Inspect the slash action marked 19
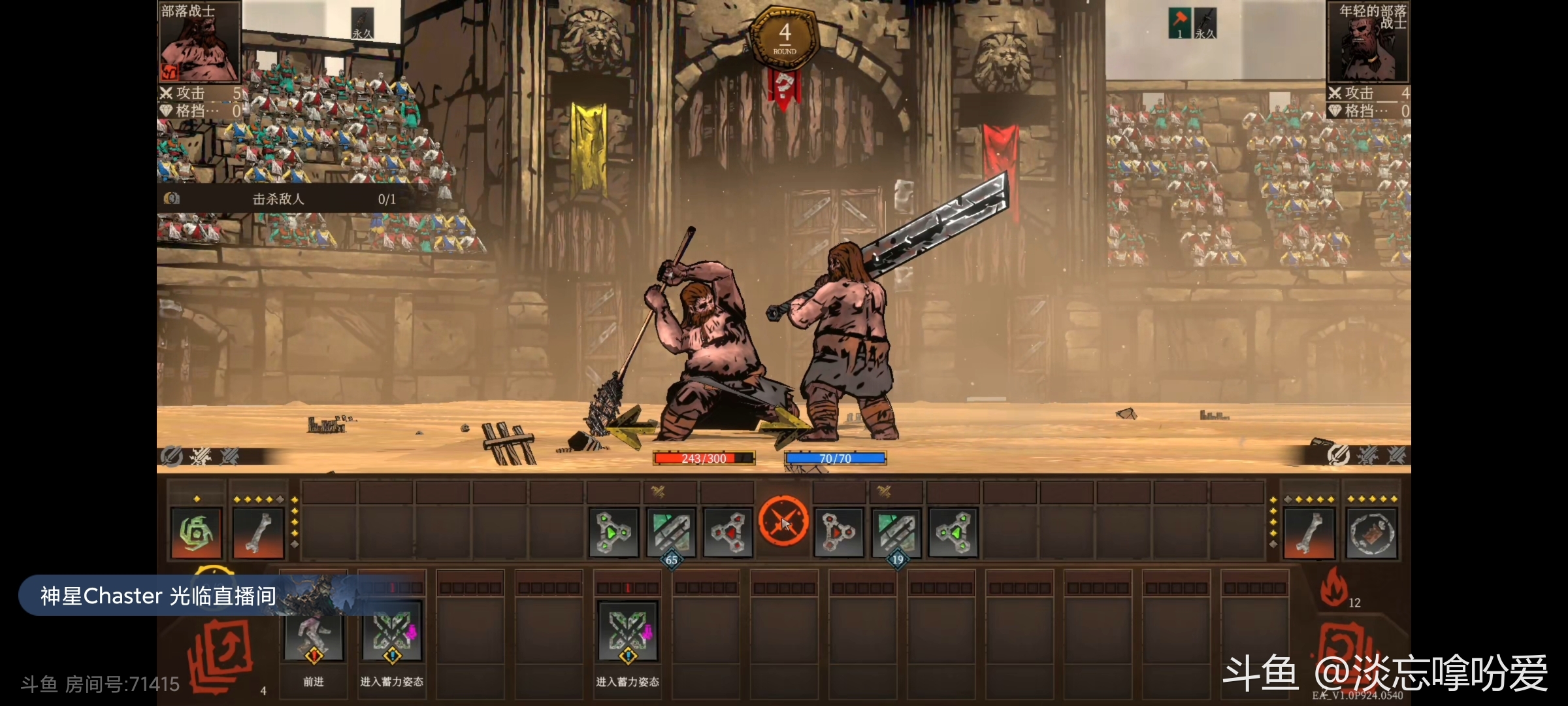This screenshot has height=706, width=1568. coord(896,533)
